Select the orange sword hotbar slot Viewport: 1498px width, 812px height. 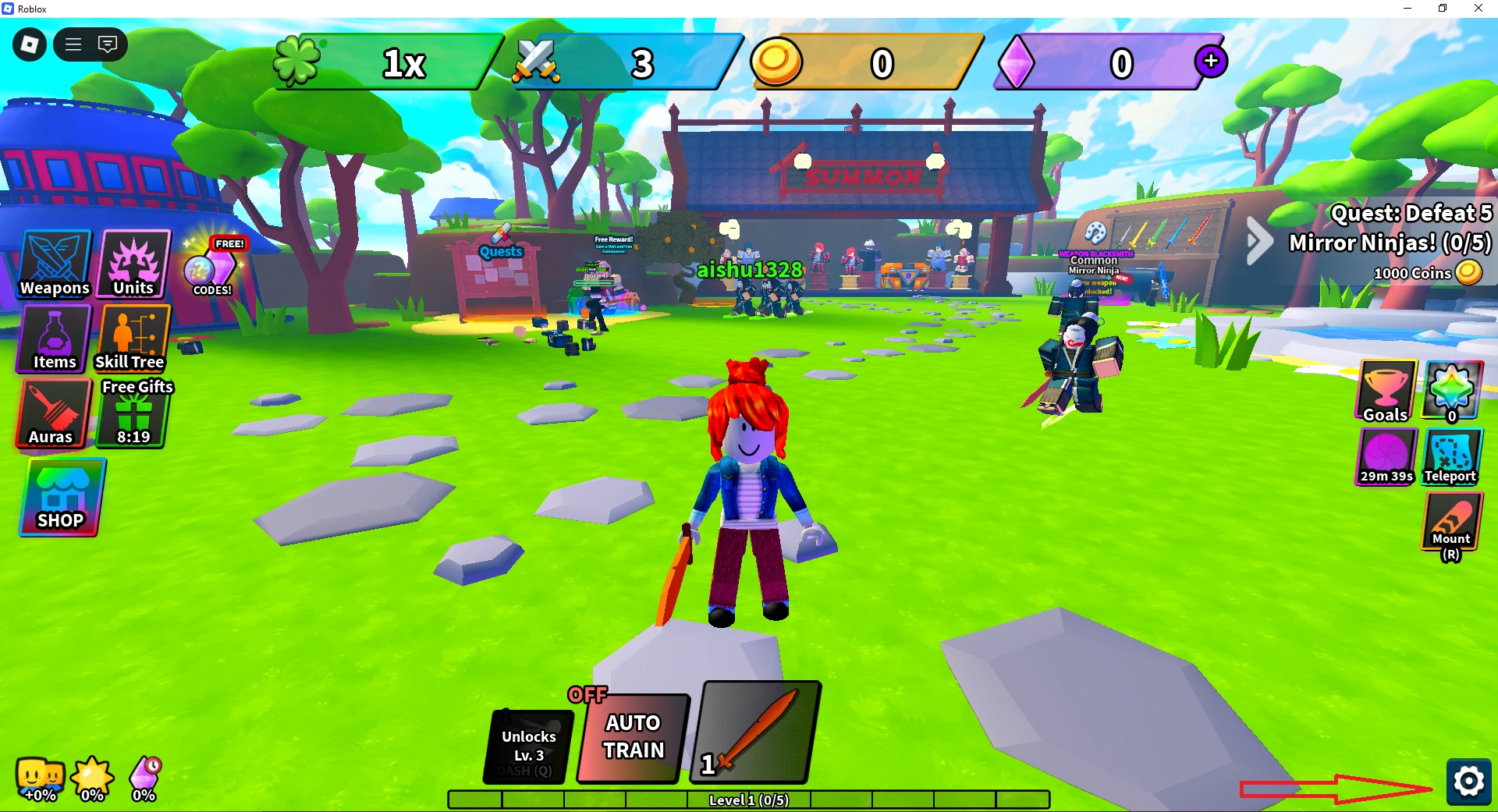pos(754,732)
